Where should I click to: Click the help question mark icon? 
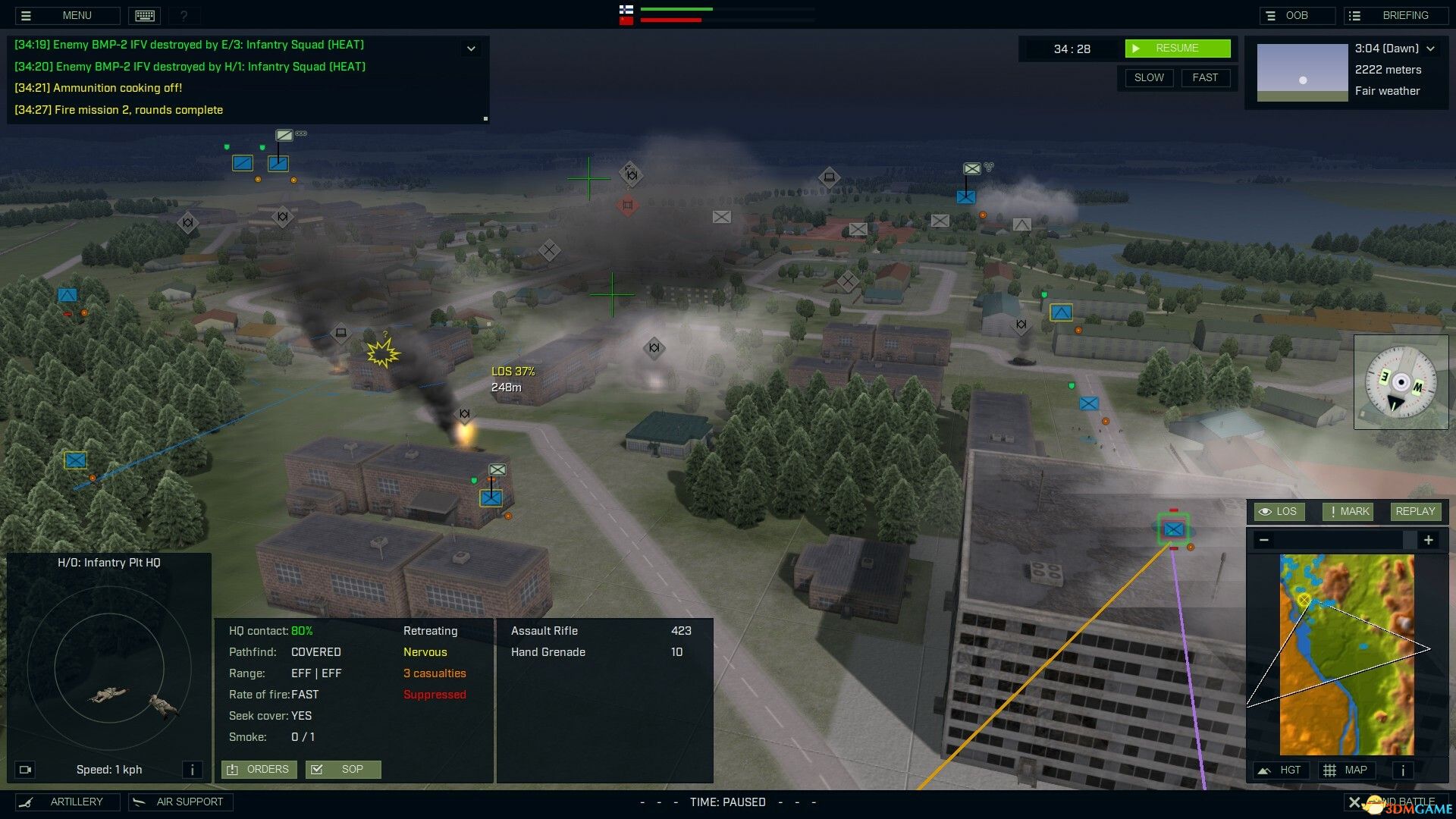(184, 15)
